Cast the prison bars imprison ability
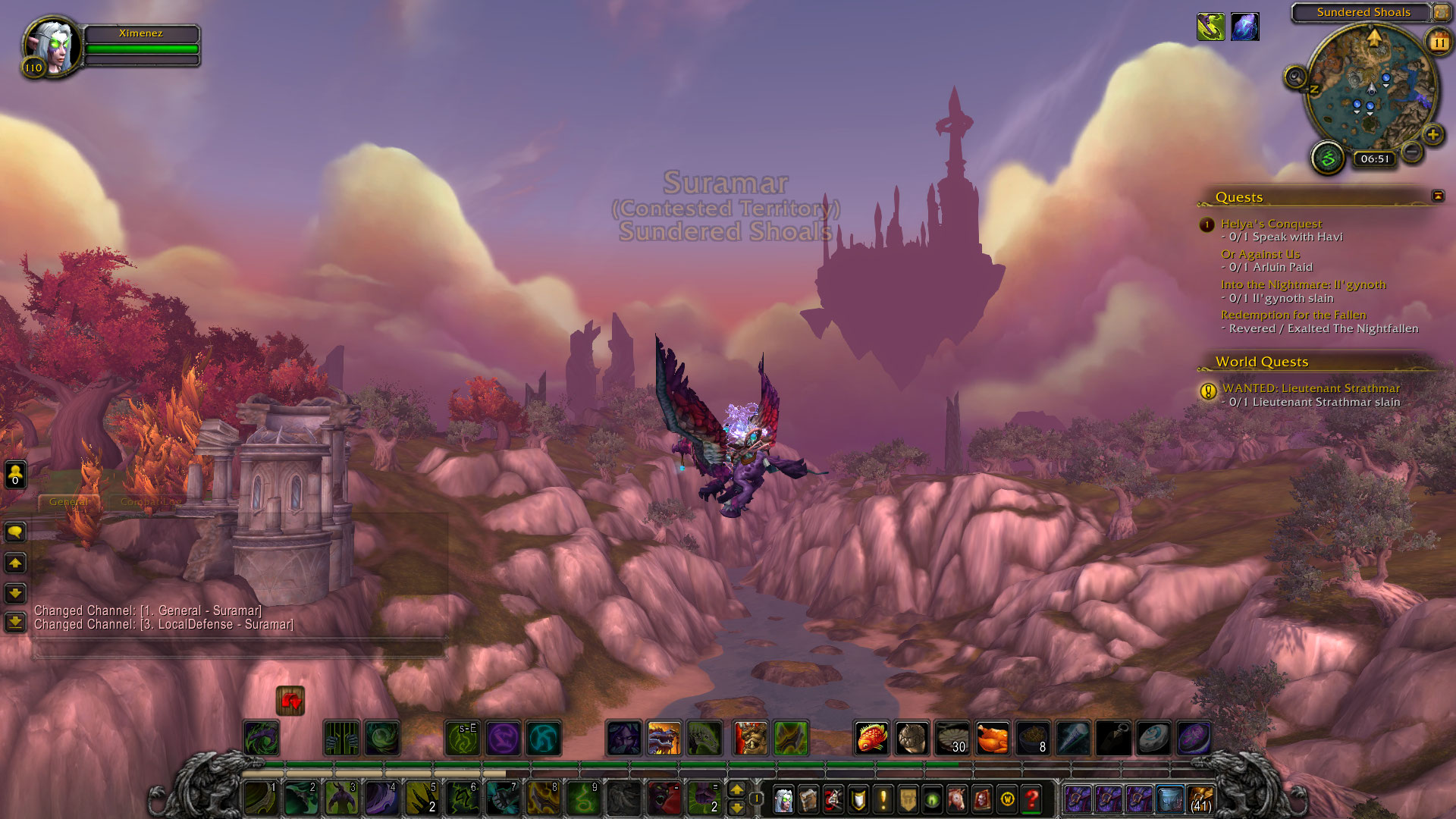The width and height of the screenshot is (1456, 819). [341, 738]
